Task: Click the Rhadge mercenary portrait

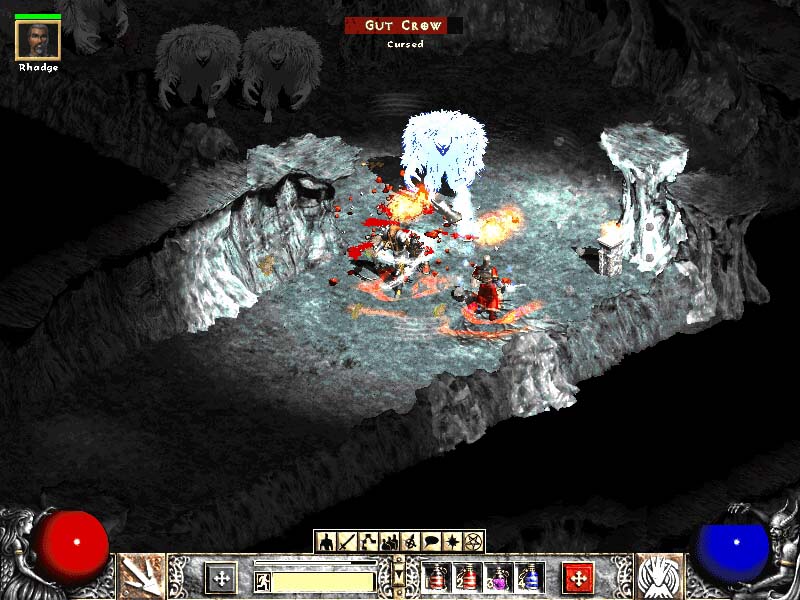Action: [x=38, y=40]
